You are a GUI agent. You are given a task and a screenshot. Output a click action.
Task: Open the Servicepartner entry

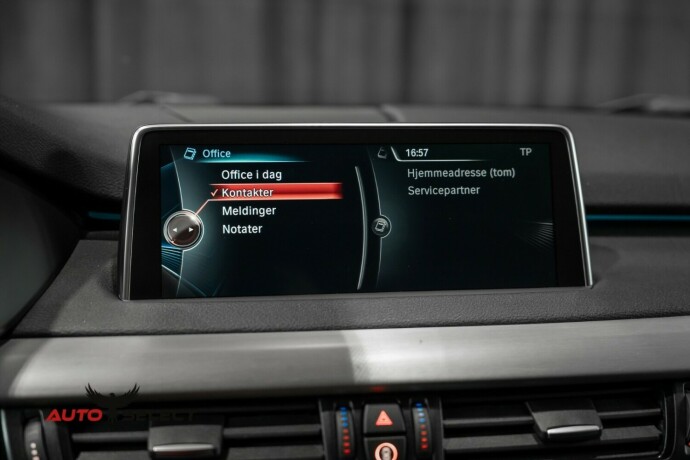pos(443,190)
